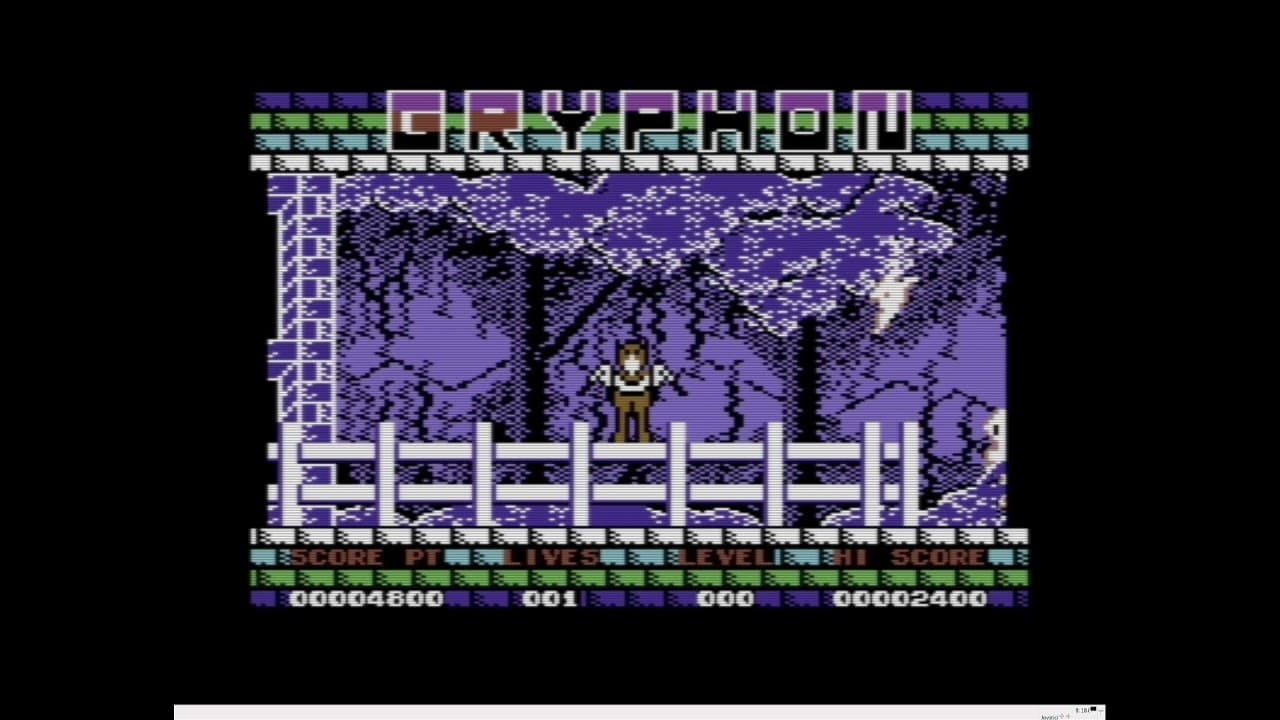This screenshot has width=1280, height=720.
Task: Toggle the green brick row below the labels
Action: tap(640, 580)
